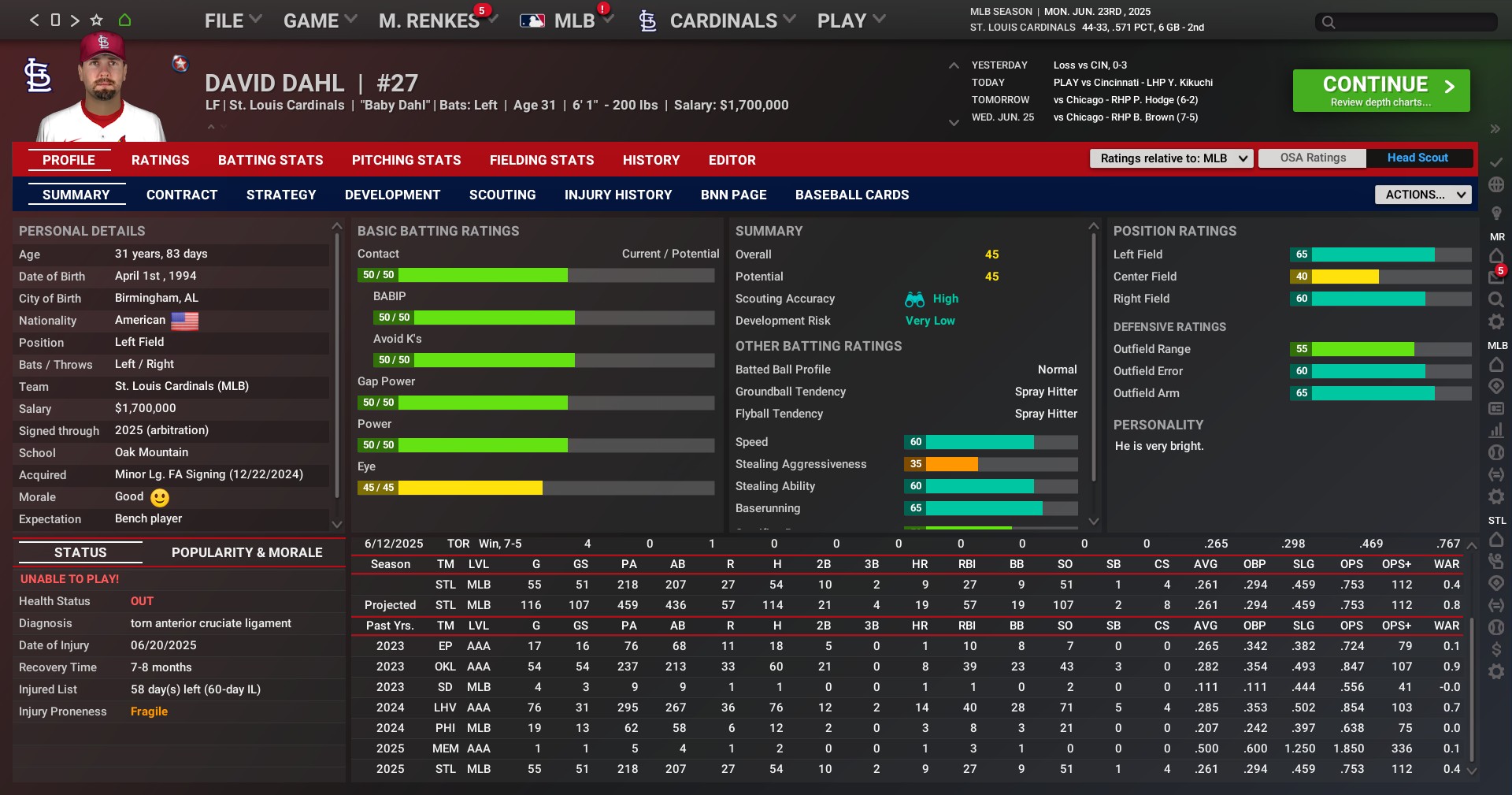
Task: Go to the EDITOR tab
Action: pos(732,160)
